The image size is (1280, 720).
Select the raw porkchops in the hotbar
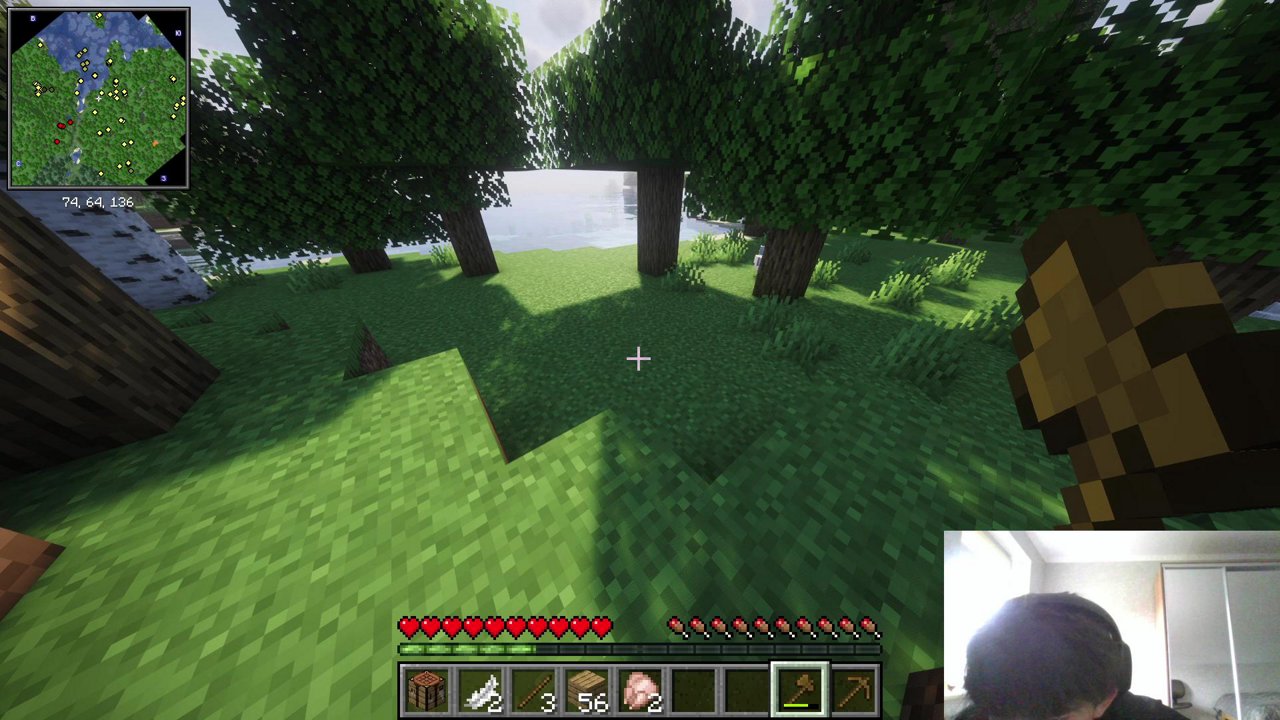tap(645, 686)
